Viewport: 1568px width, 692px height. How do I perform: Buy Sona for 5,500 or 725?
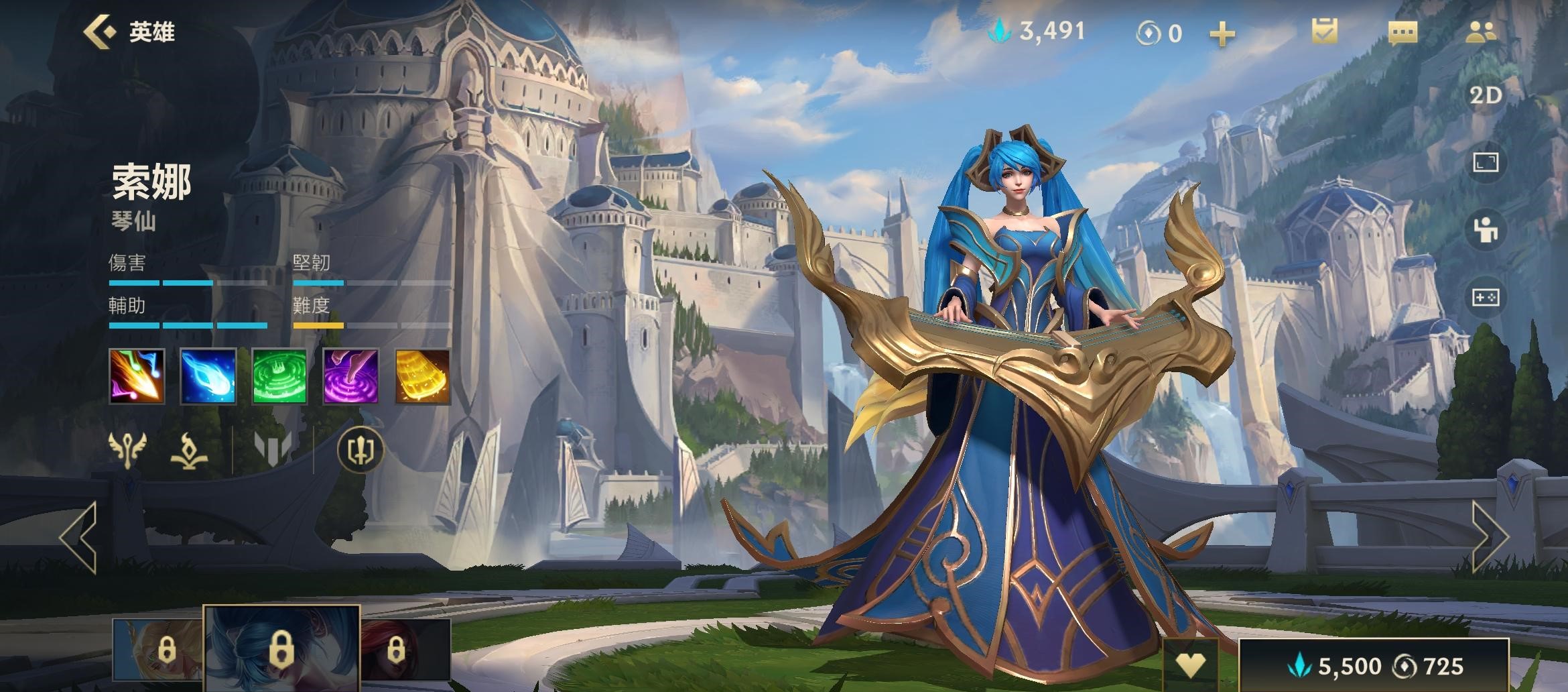(x=1374, y=665)
